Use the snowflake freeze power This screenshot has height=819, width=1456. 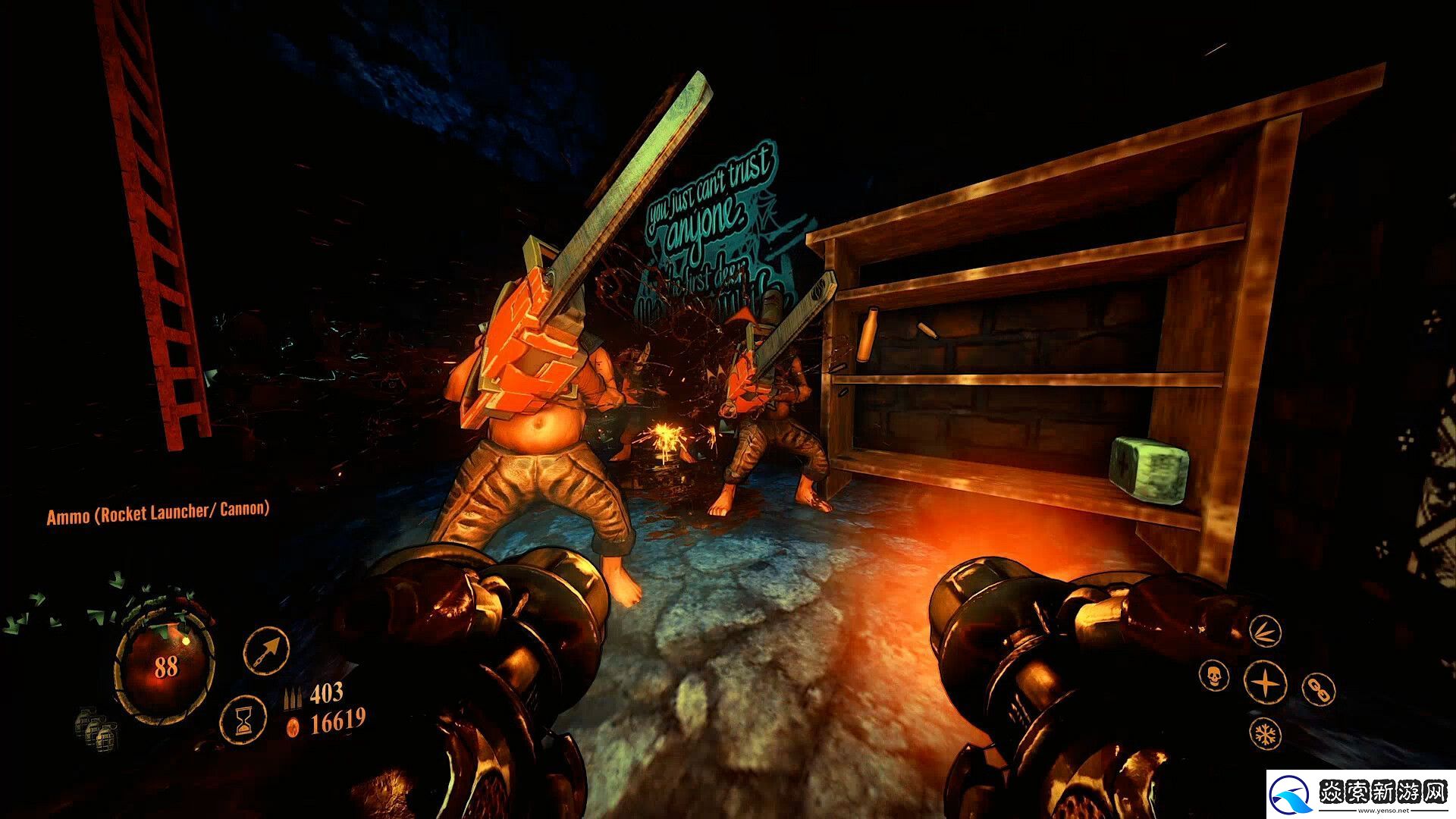click(1264, 733)
